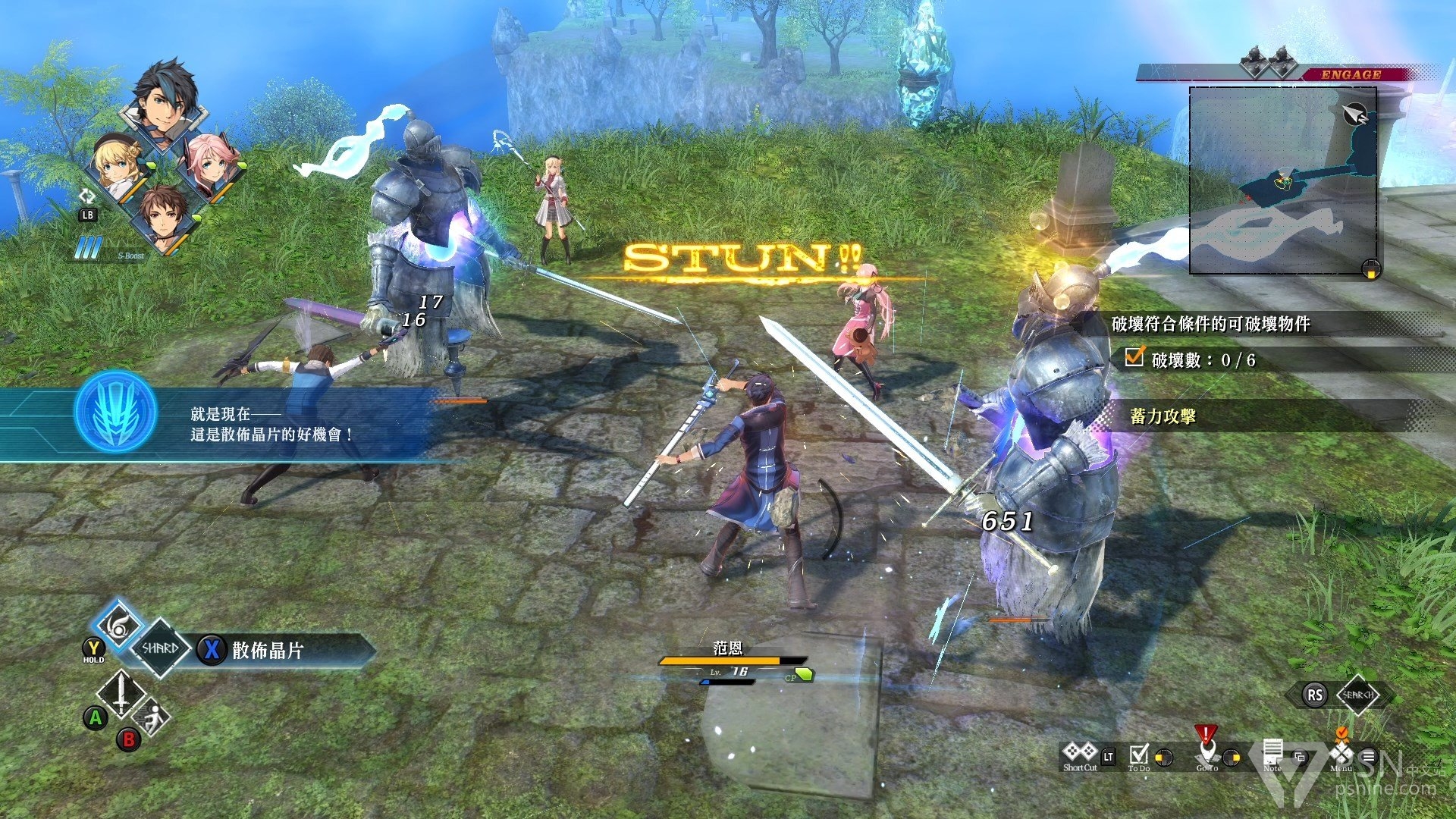Activate the SEARCH diamond icon

1357,695
